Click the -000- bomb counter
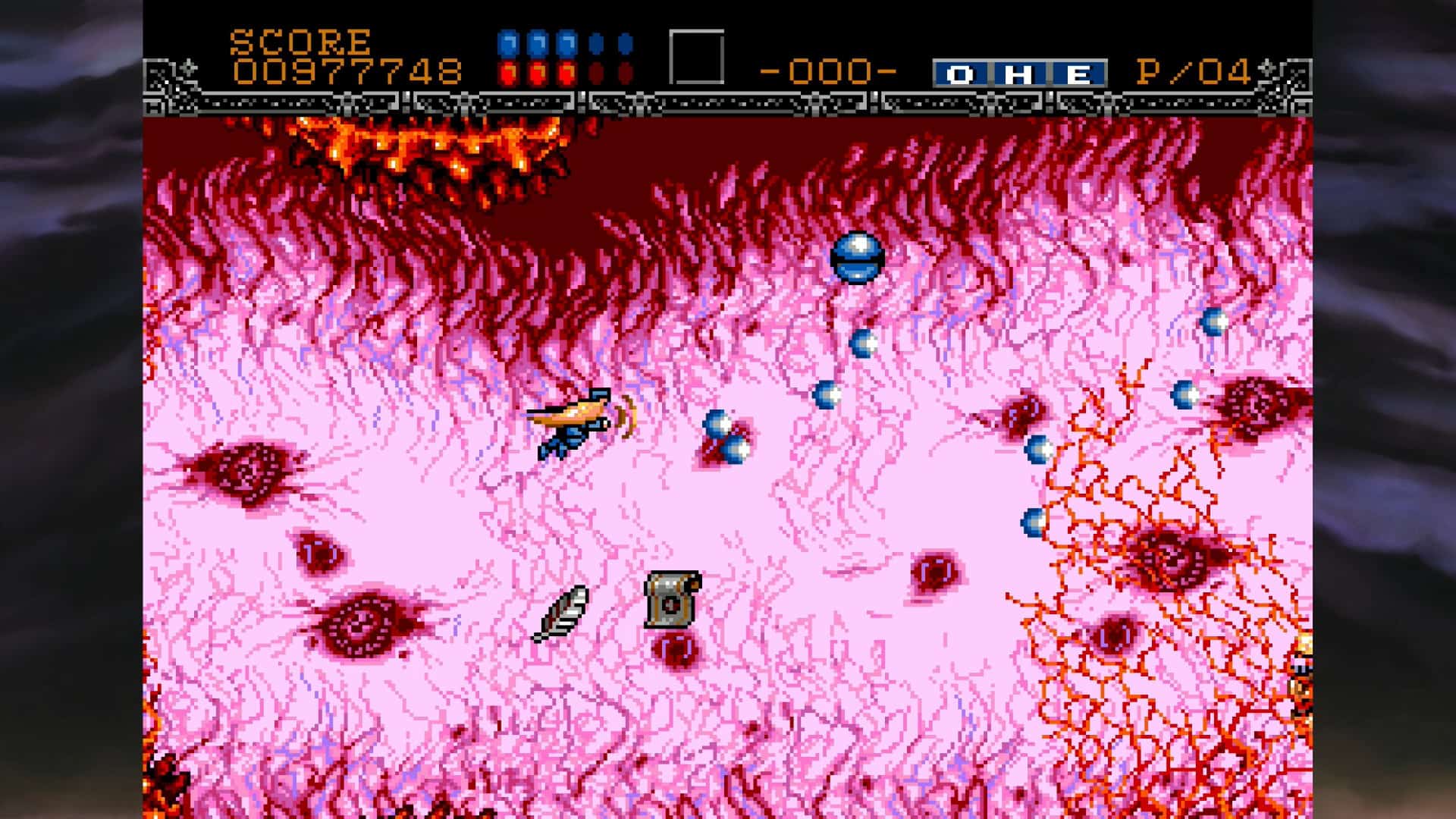The width and height of the screenshot is (1456, 819). point(827,70)
